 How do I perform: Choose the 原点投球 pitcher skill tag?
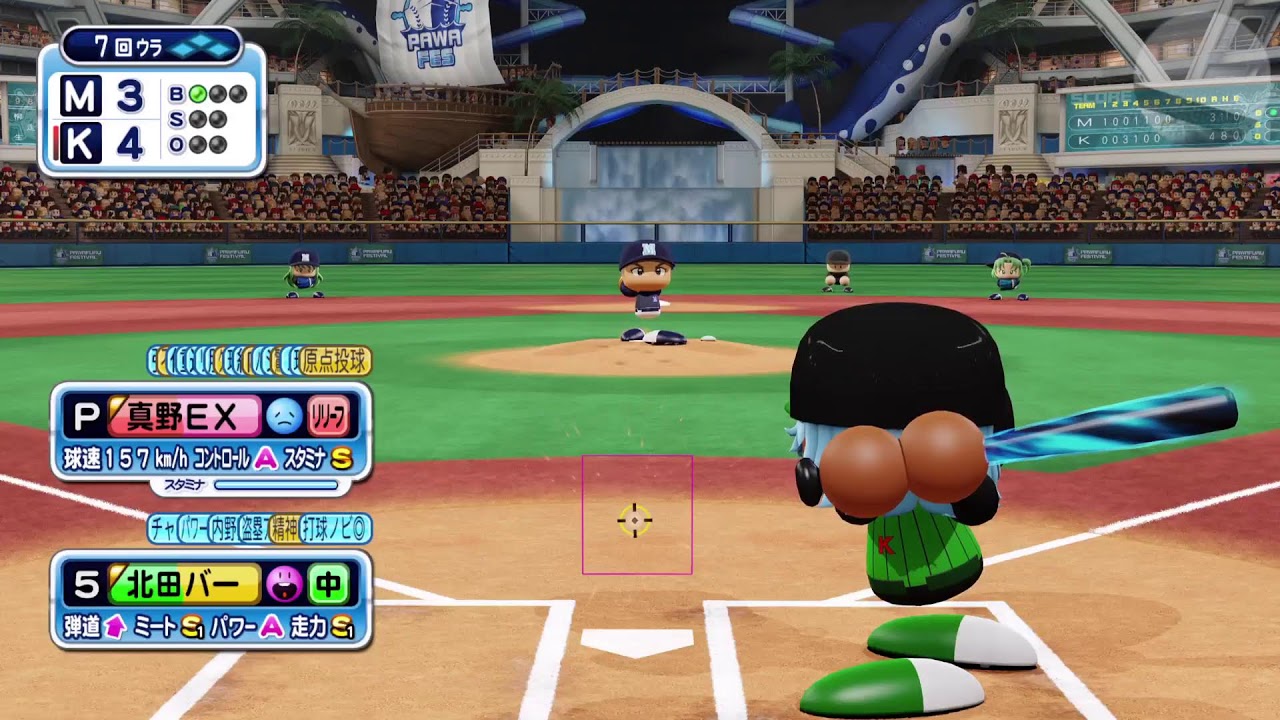point(335,360)
